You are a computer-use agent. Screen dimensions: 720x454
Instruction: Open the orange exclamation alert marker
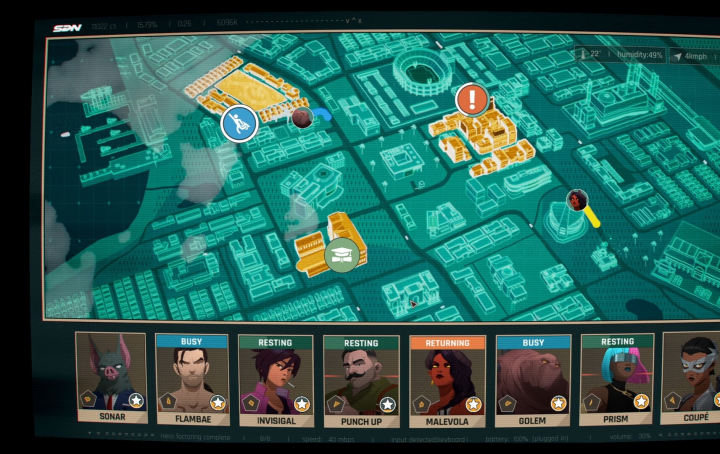[472, 99]
